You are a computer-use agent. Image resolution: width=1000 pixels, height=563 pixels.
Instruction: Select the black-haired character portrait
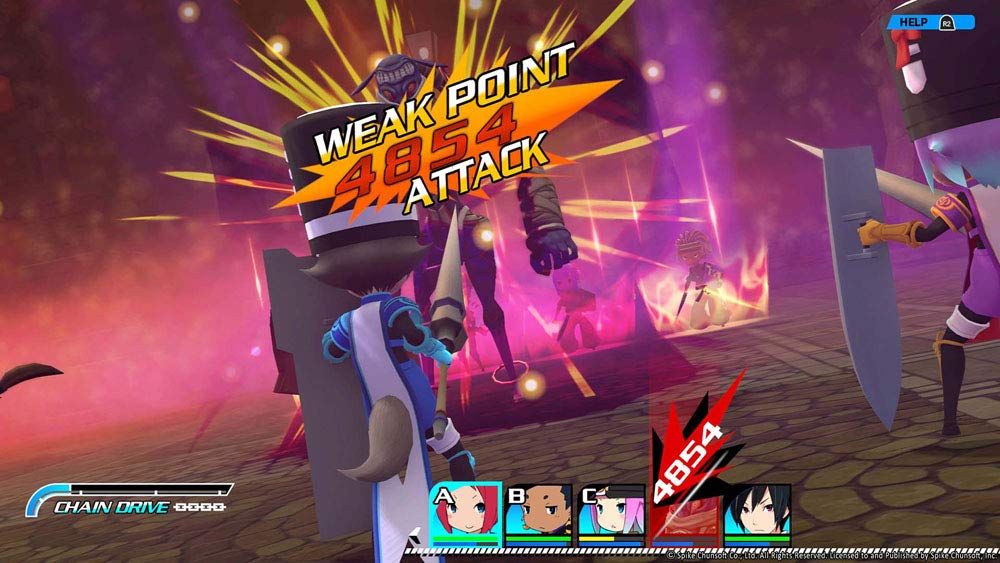pos(757,512)
